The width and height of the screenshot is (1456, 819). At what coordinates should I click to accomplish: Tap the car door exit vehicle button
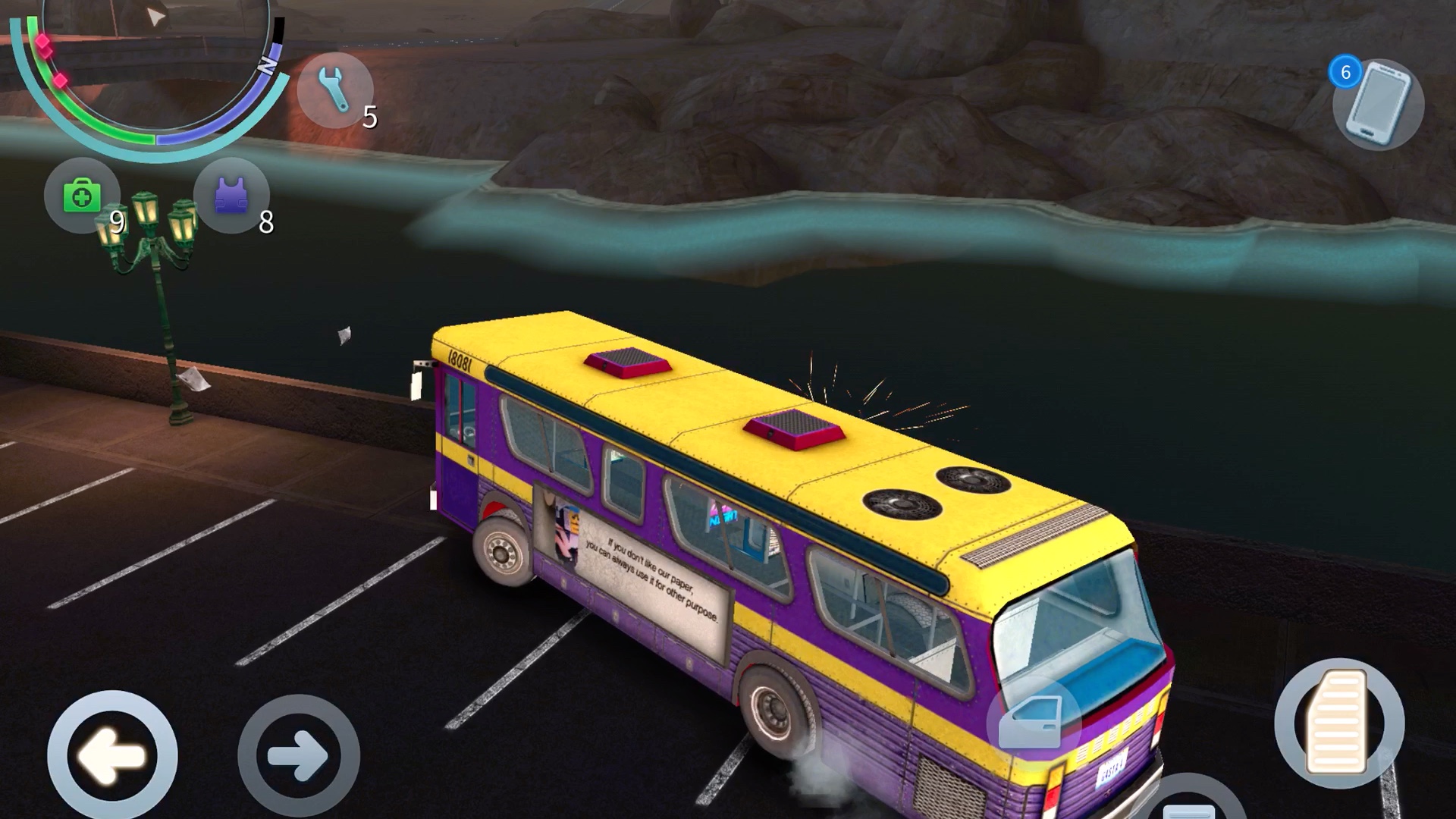1032,721
